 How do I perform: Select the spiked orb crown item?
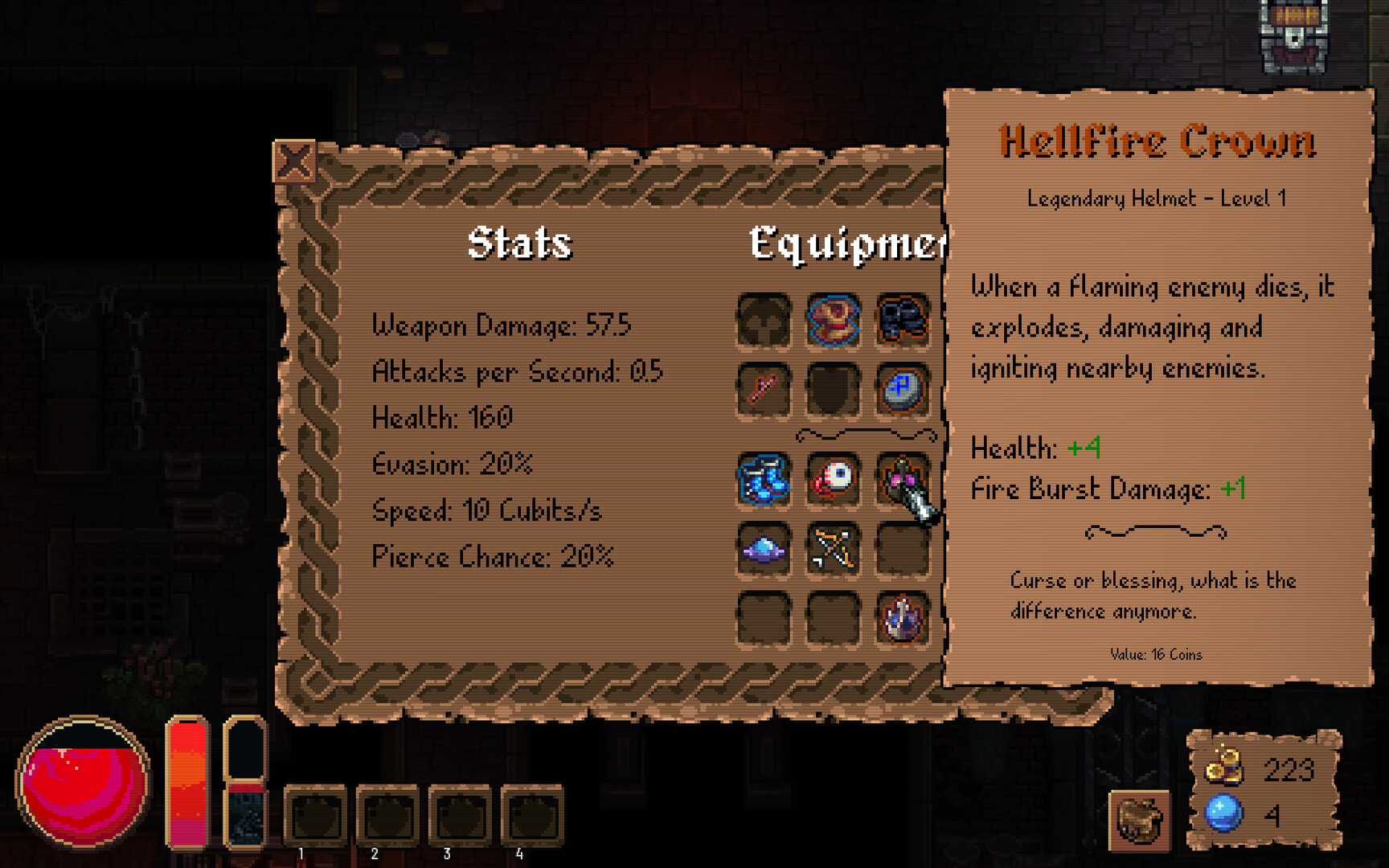coord(902,619)
